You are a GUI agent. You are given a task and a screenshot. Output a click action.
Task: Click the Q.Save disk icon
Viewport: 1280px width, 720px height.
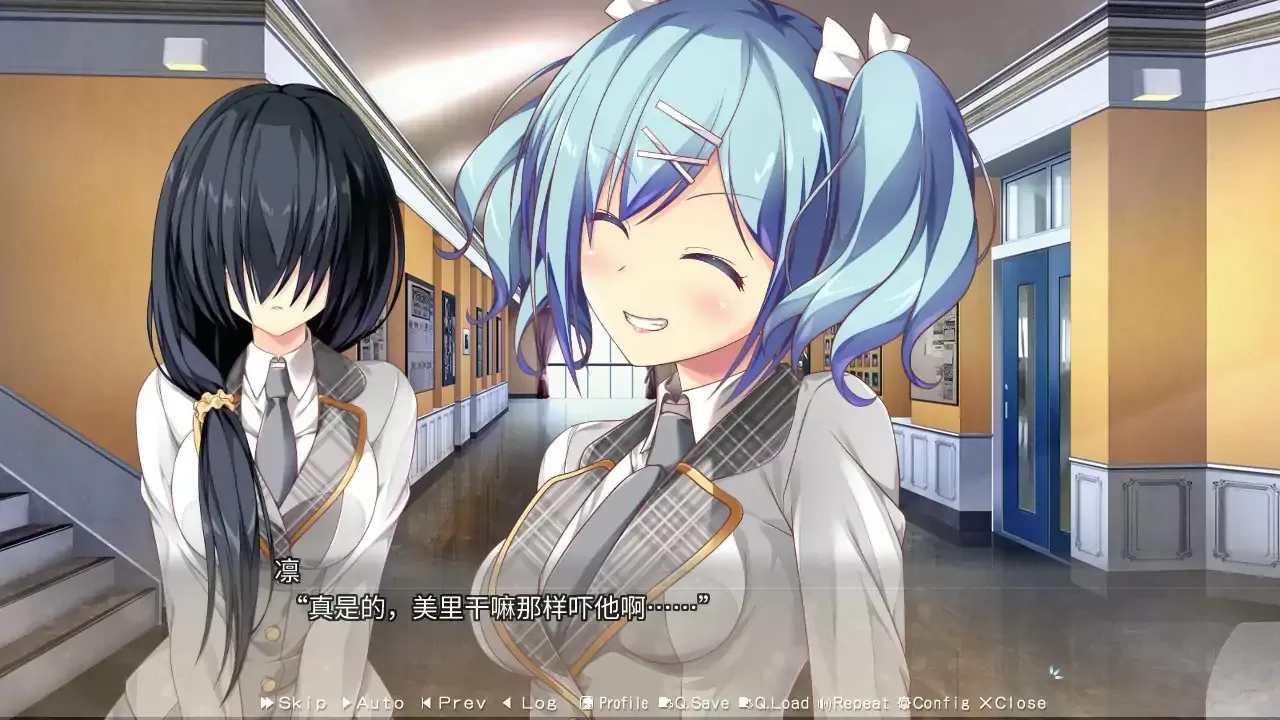tap(667, 702)
